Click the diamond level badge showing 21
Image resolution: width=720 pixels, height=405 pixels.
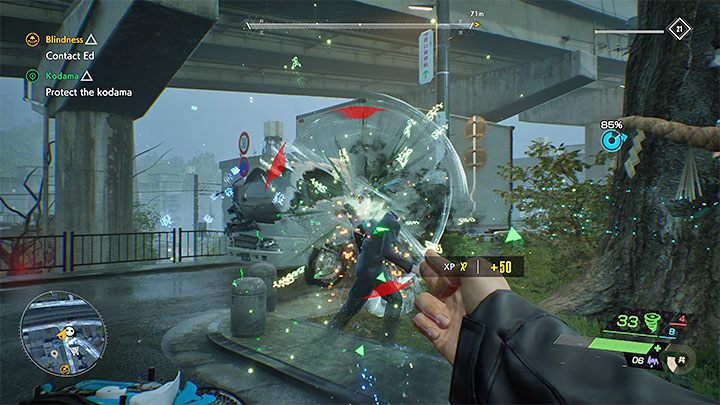[681, 30]
